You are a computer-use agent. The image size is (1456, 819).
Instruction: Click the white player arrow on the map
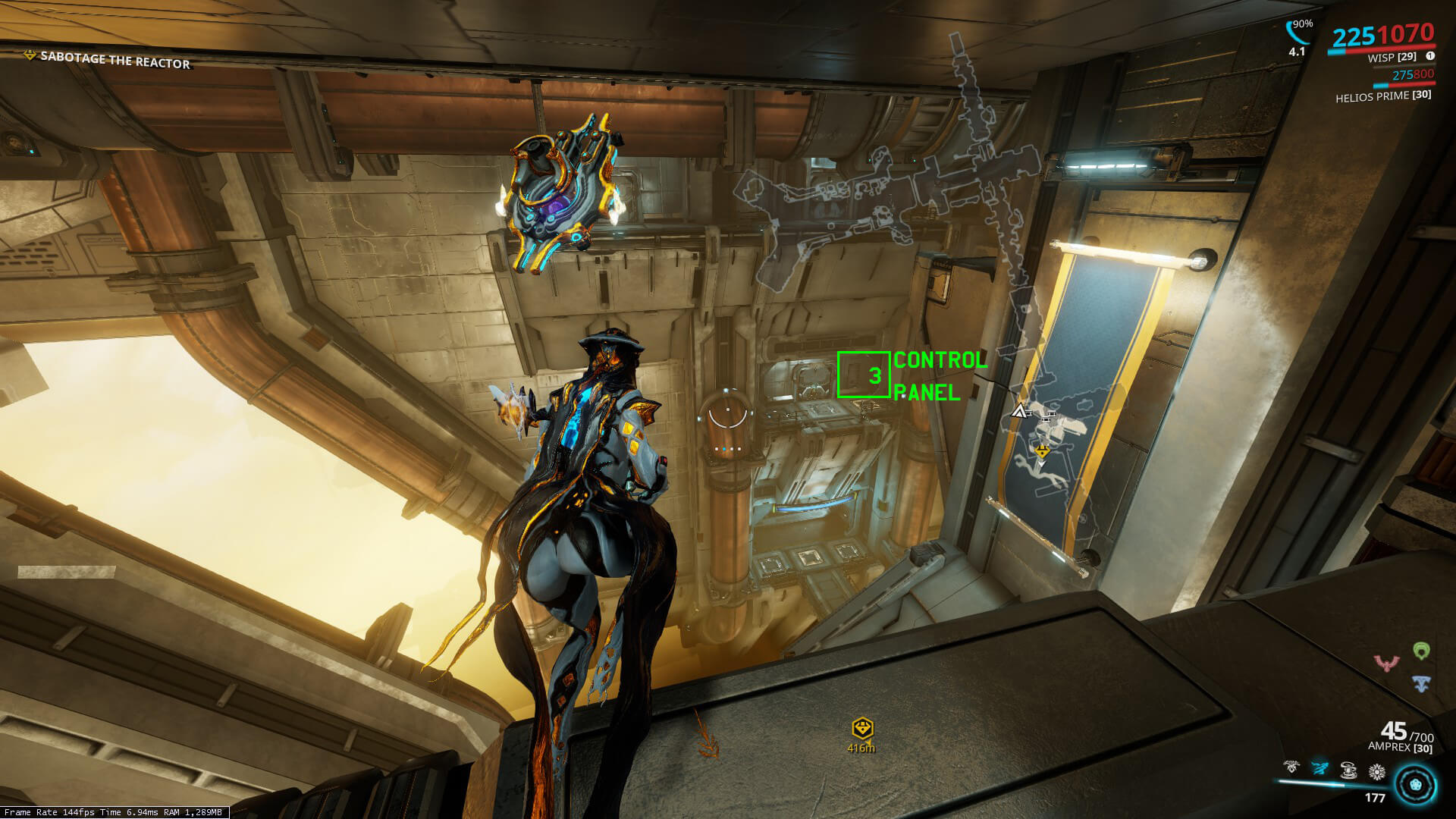(1018, 411)
